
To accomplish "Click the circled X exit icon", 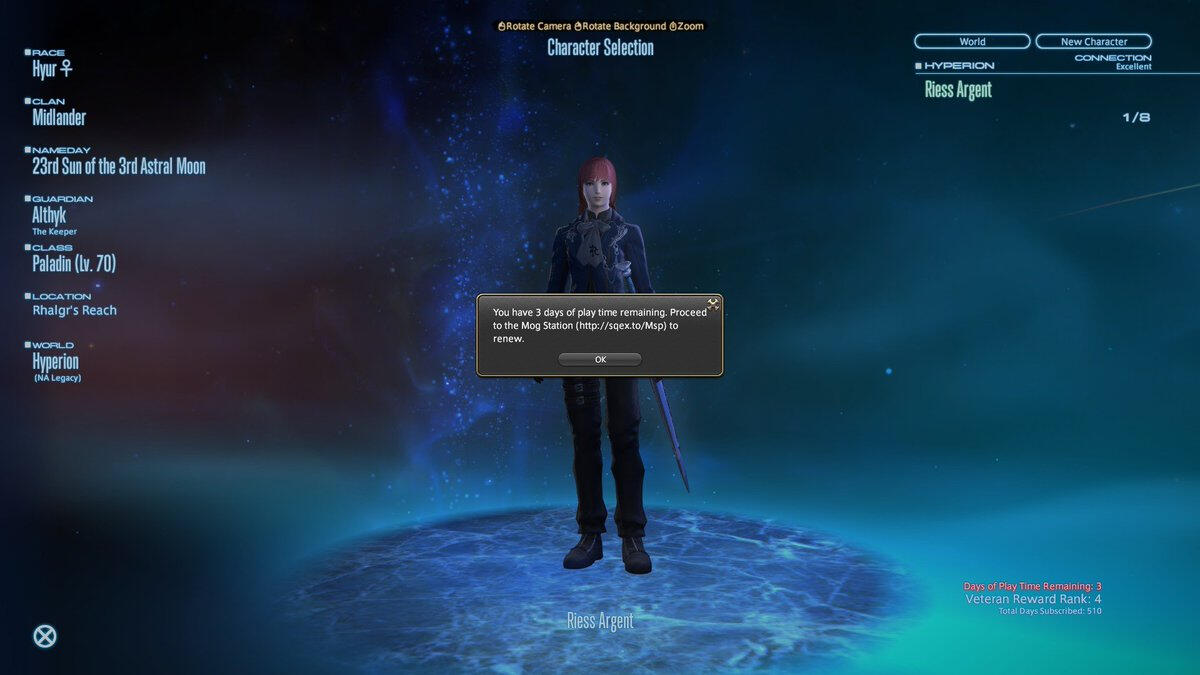I will pos(45,636).
